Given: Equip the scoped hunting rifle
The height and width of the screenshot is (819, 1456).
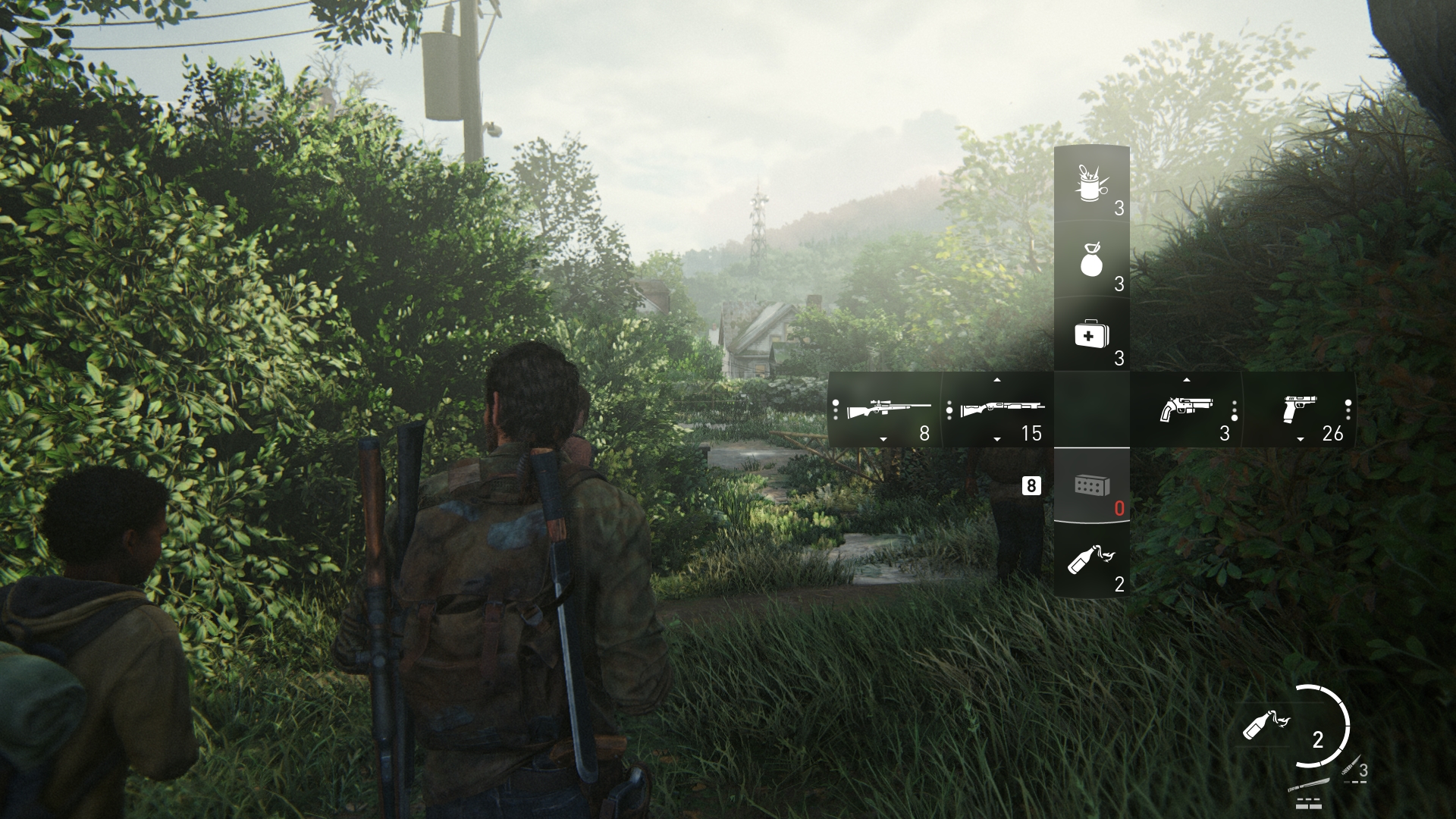Looking at the screenshot, I should click(884, 410).
